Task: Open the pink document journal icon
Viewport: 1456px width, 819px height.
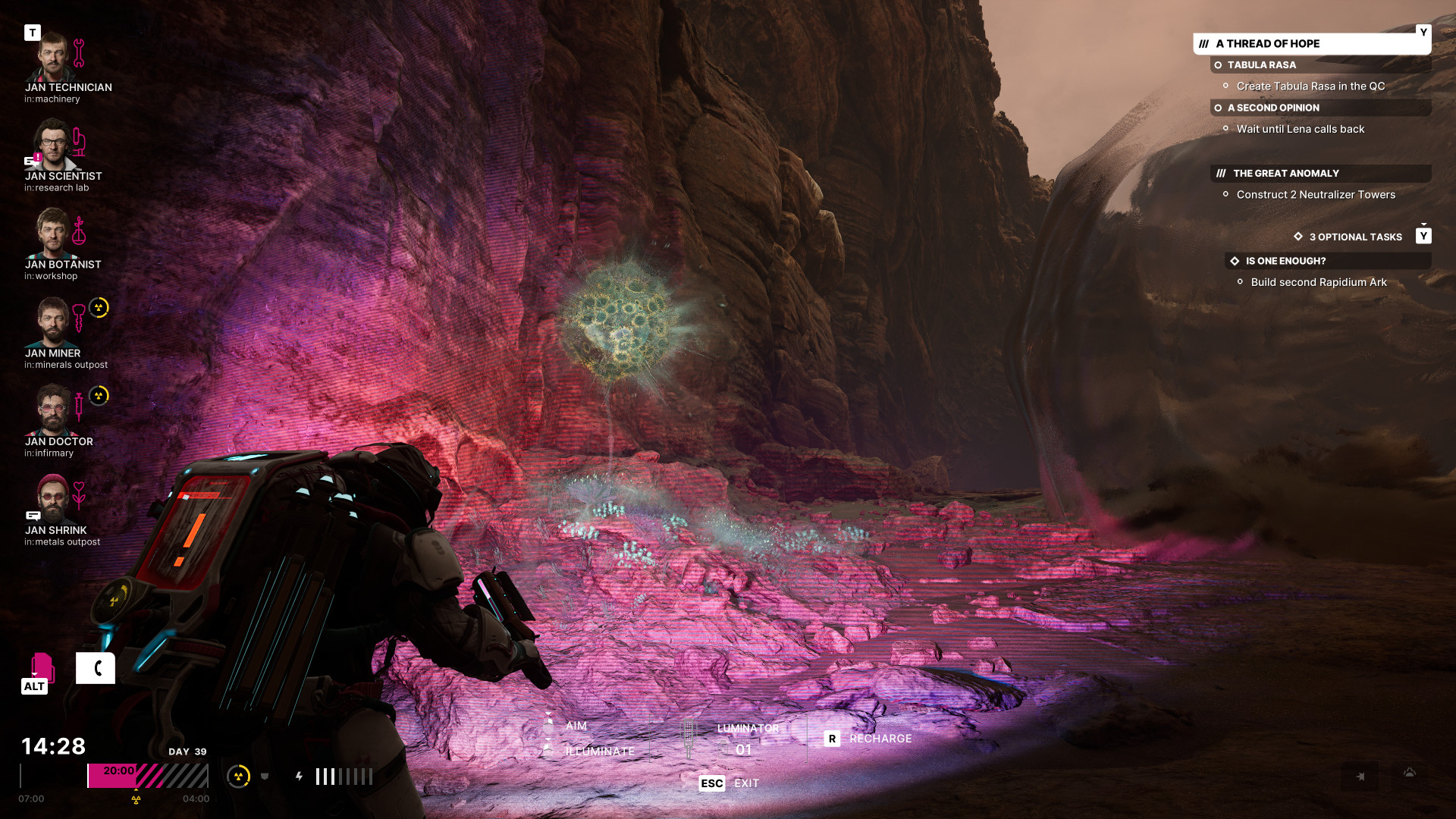Action: click(42, 667)
